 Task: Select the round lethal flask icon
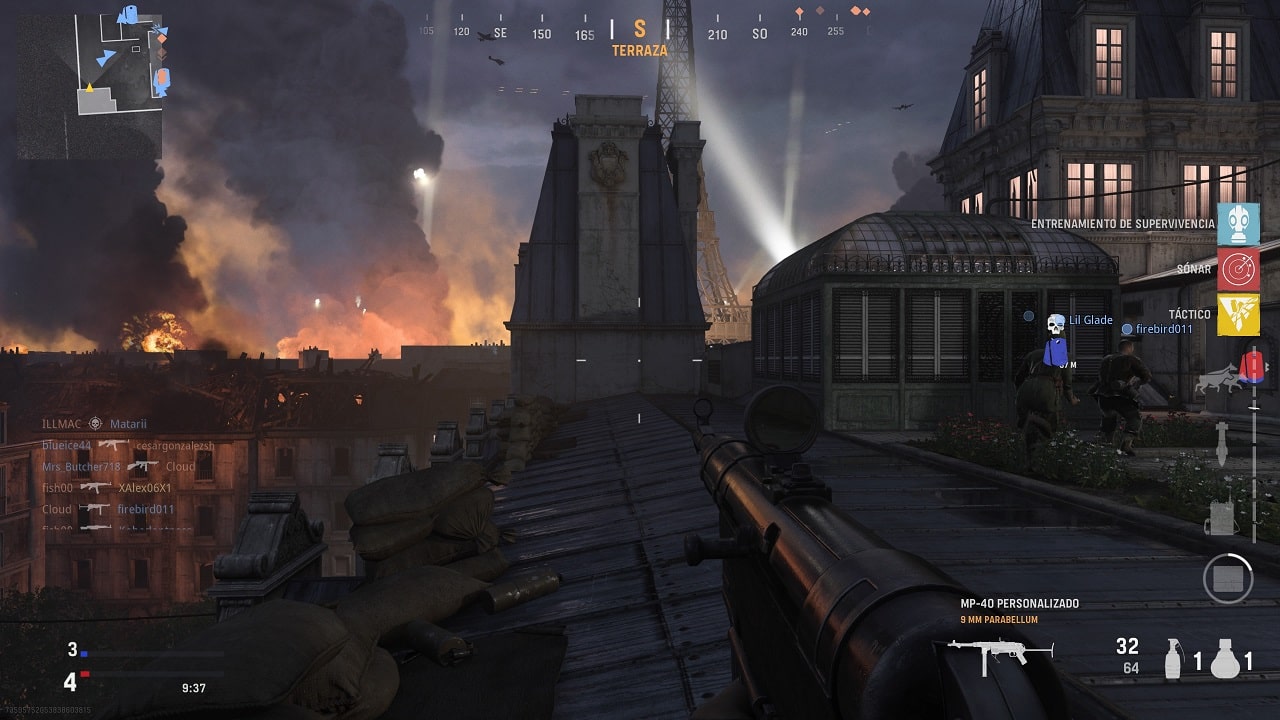coord(1224,659)
